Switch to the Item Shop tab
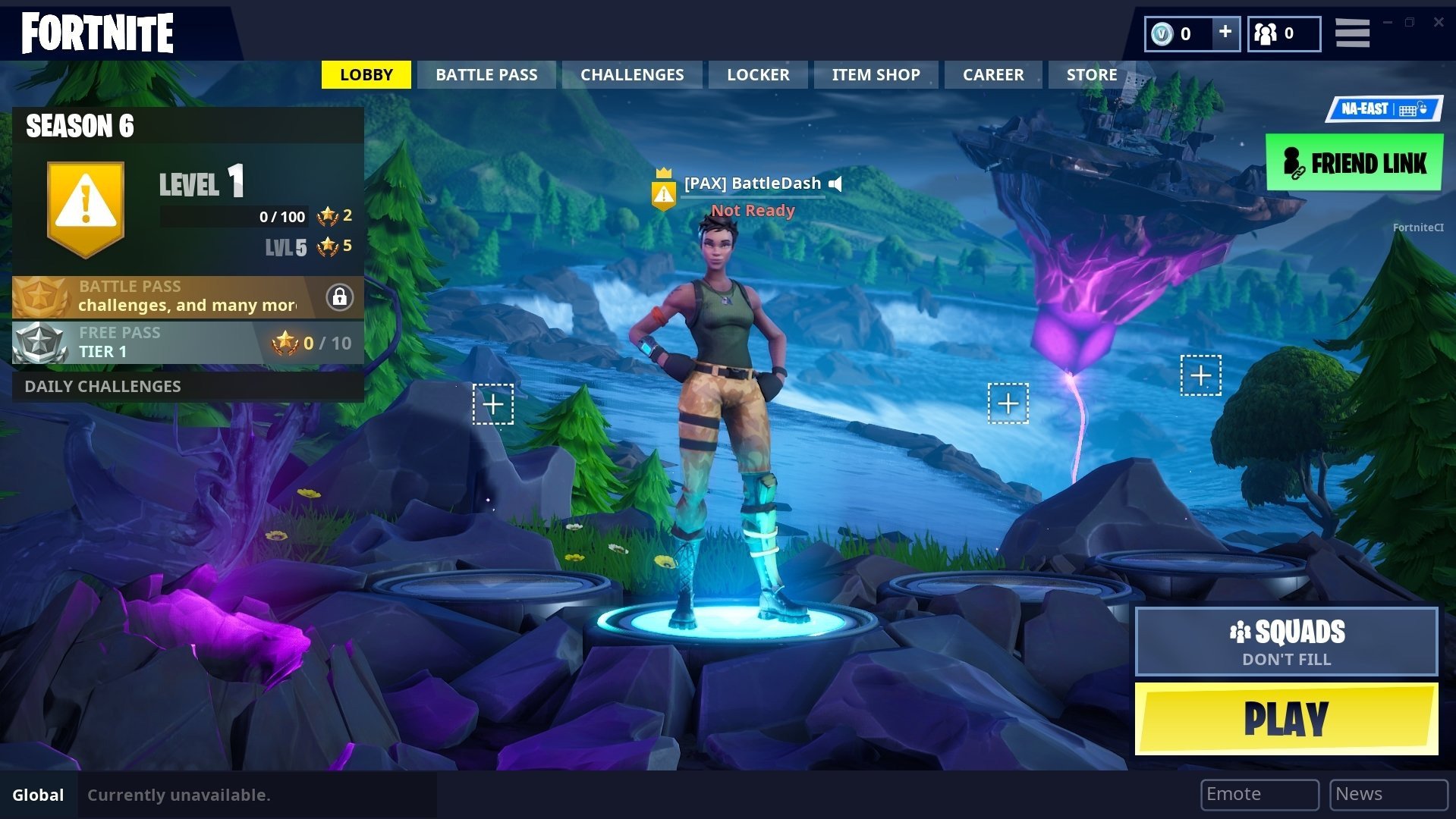1456x819 pixels. 876,74
